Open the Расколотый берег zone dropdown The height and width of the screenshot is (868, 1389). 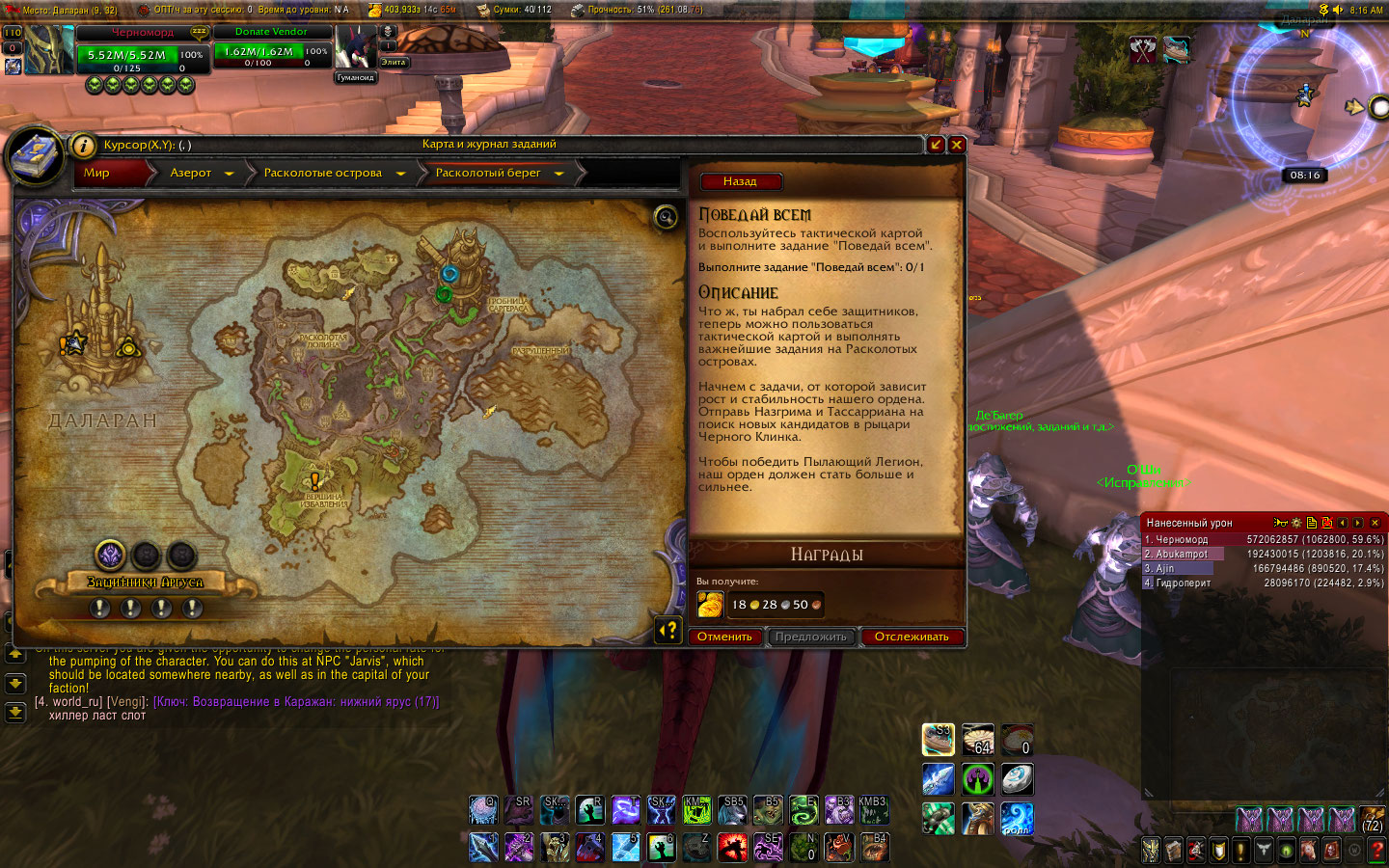tap(558, 174)
